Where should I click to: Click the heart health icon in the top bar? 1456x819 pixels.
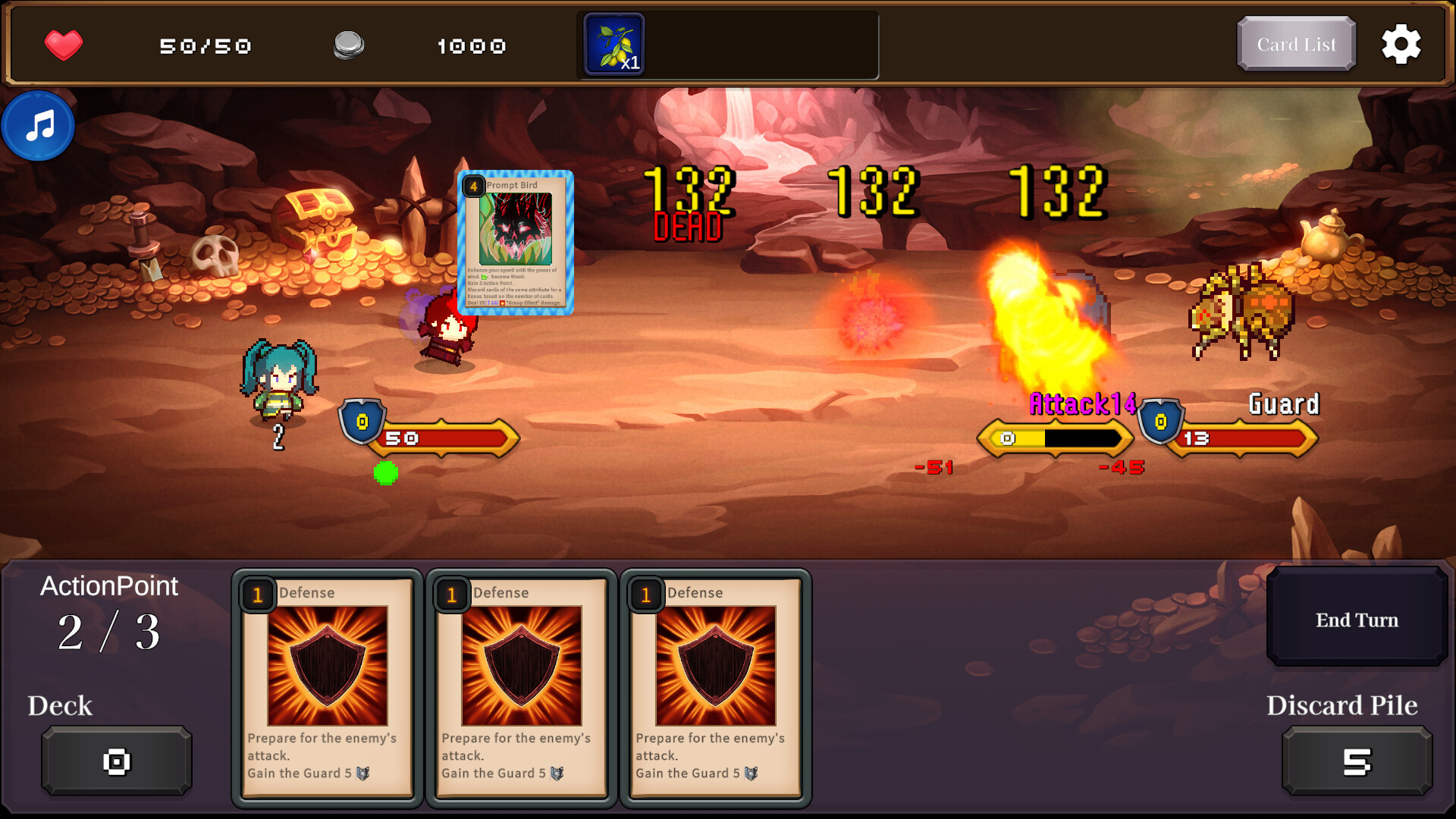point(64,44)
